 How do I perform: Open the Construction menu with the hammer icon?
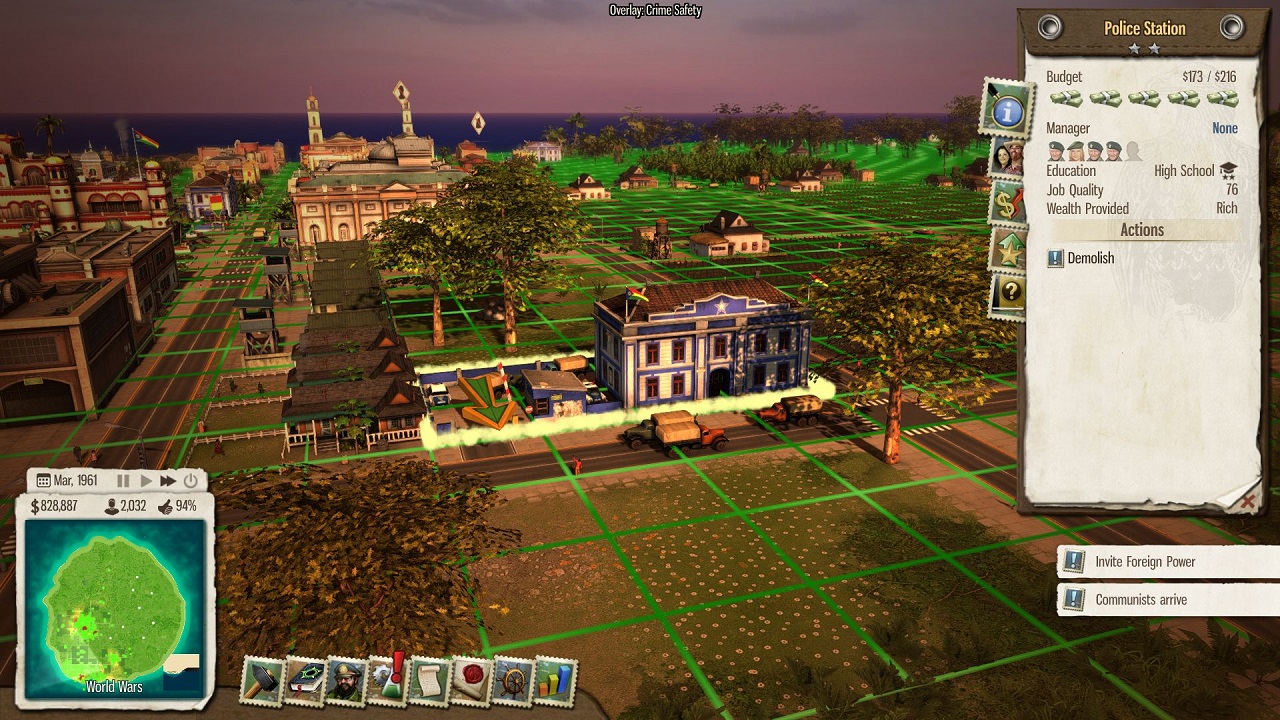coord(264,677)
